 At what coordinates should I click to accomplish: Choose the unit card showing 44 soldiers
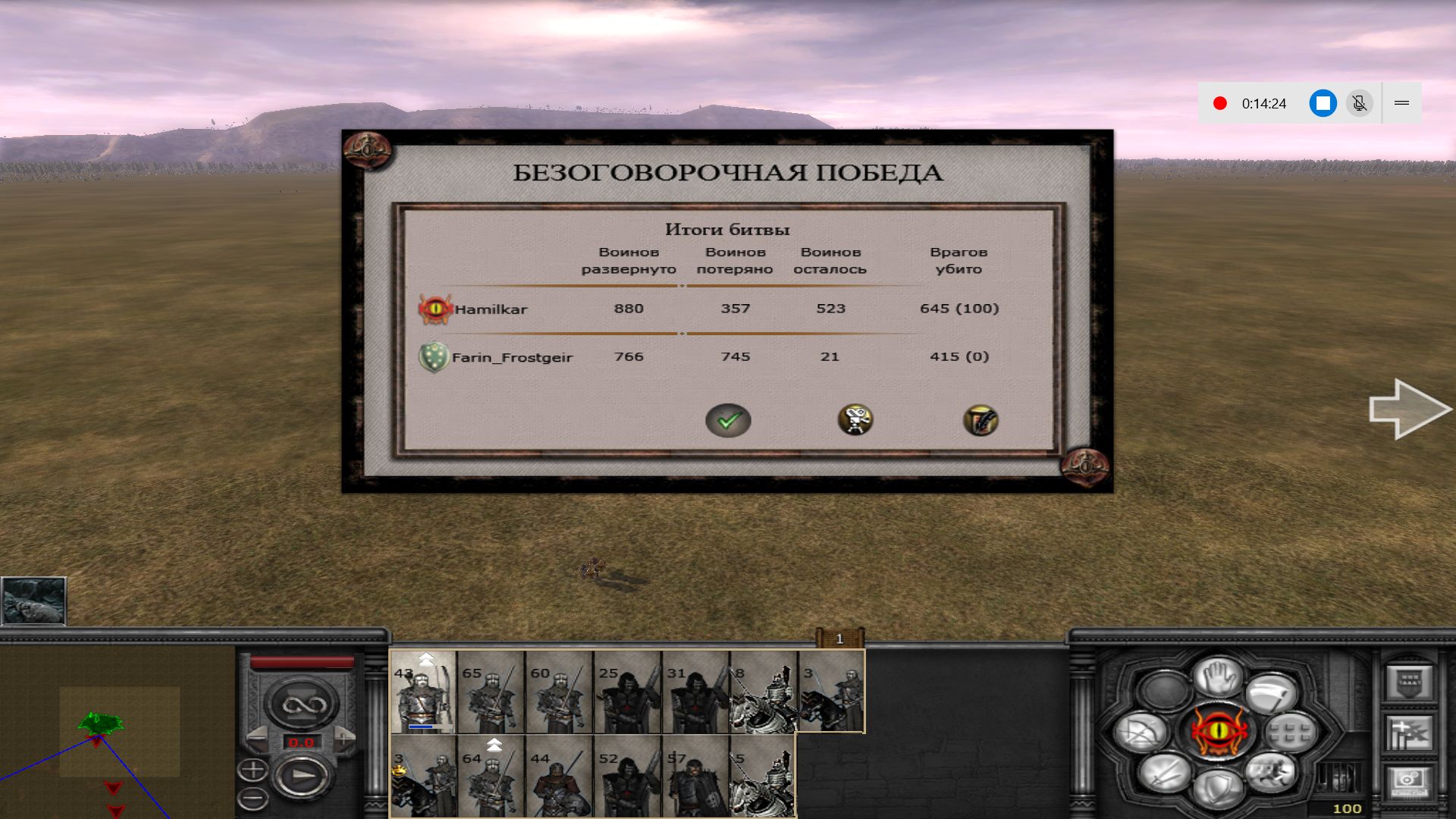pos(560,775)
